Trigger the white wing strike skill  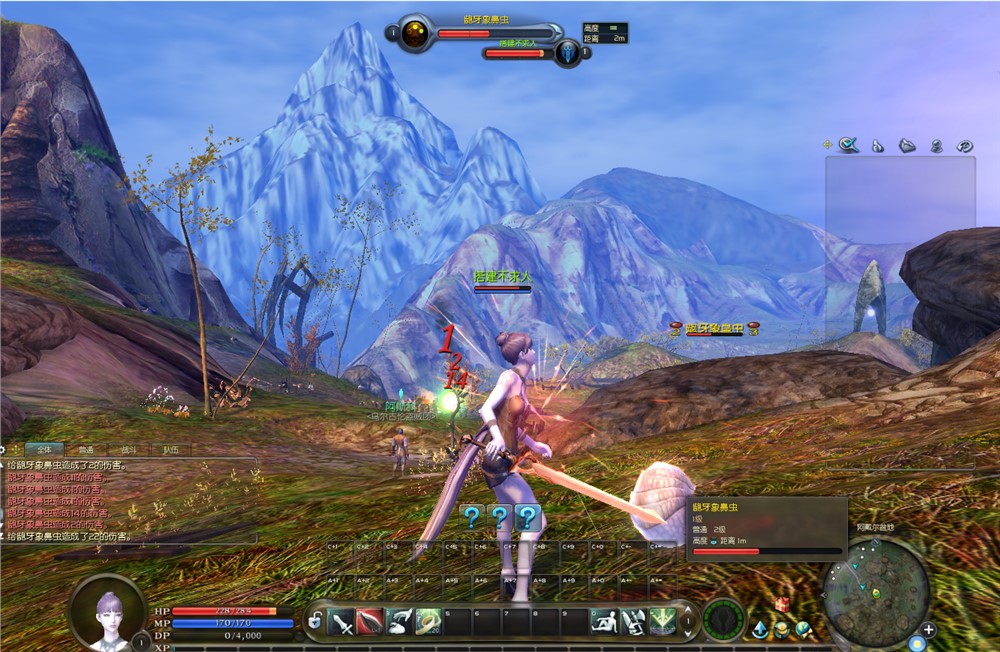coord(400,621)
